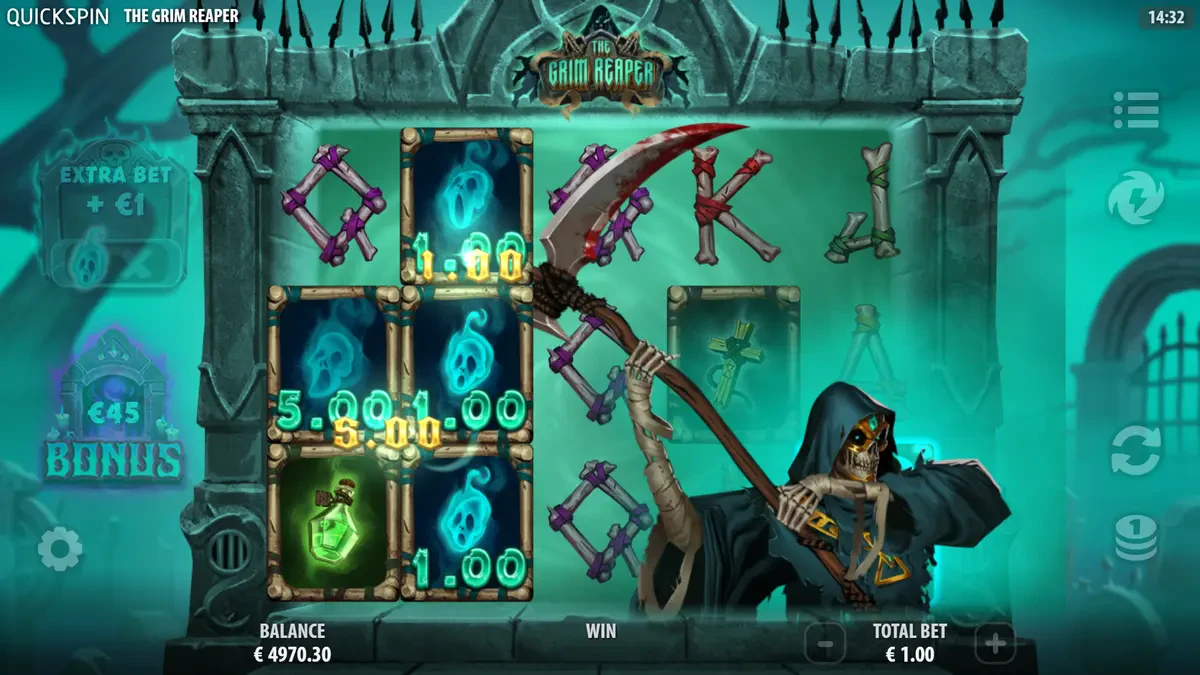1200x675 pixels.
Task: Open the gear settings icon
Action: point(60,549)
